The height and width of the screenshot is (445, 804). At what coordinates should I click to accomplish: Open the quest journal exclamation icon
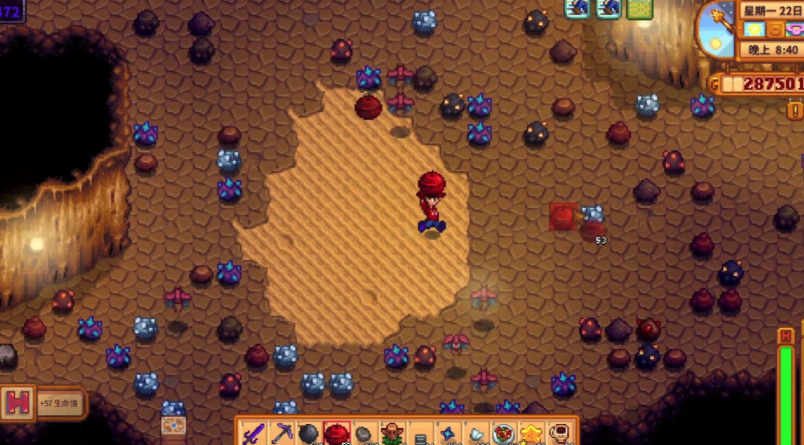point(795,109)
